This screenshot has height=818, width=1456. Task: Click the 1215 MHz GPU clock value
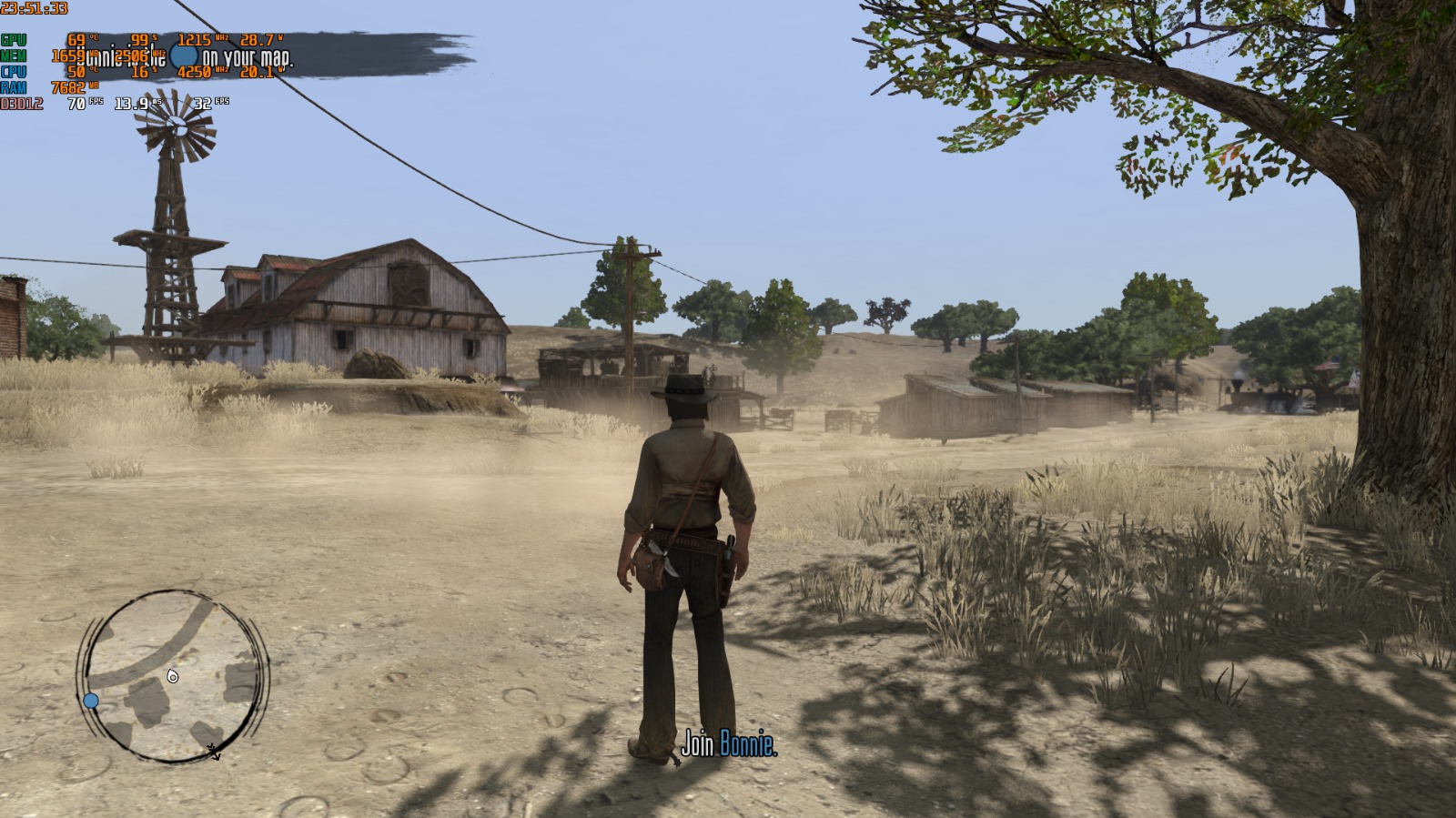197,40
